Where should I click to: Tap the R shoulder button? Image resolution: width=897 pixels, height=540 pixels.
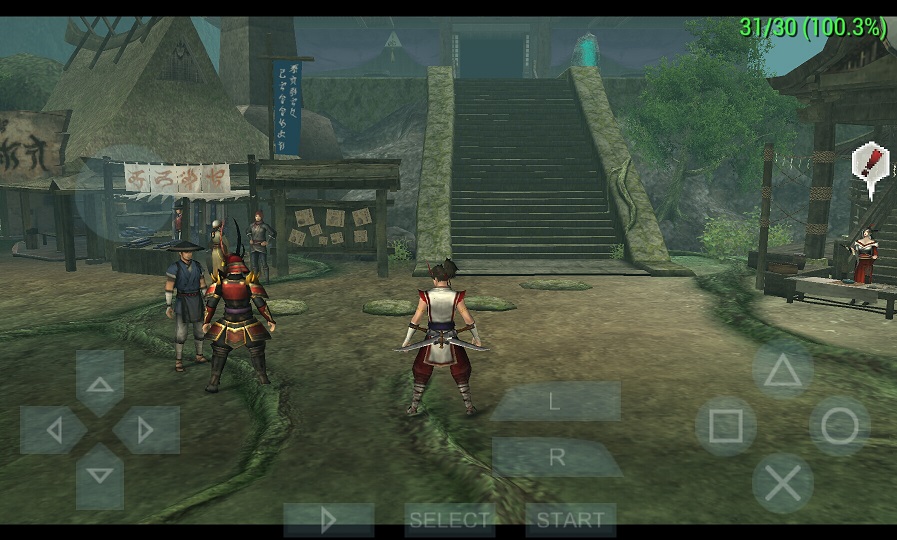pos(557,457)
